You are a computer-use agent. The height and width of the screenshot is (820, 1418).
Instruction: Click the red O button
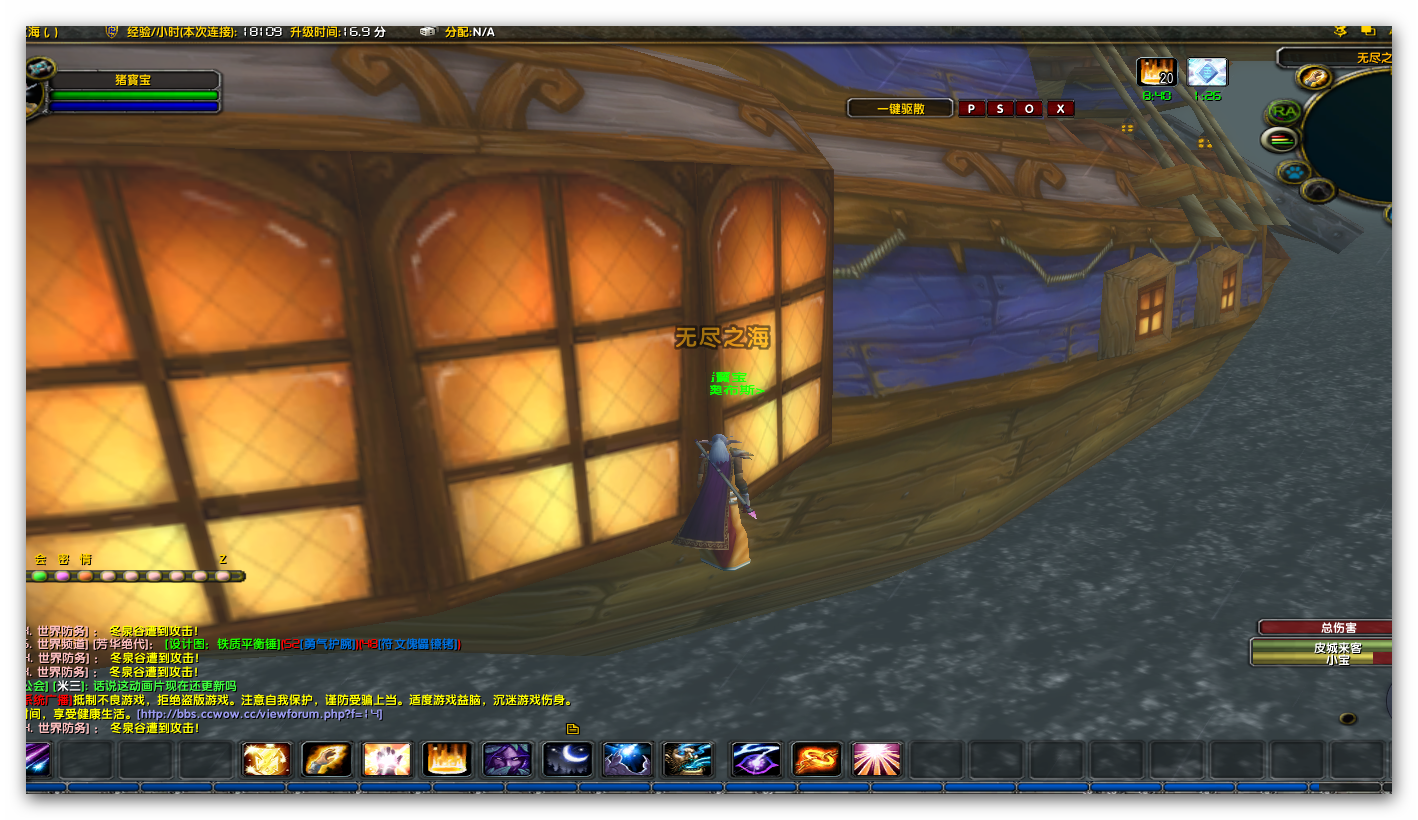(x=1030, y=109)
